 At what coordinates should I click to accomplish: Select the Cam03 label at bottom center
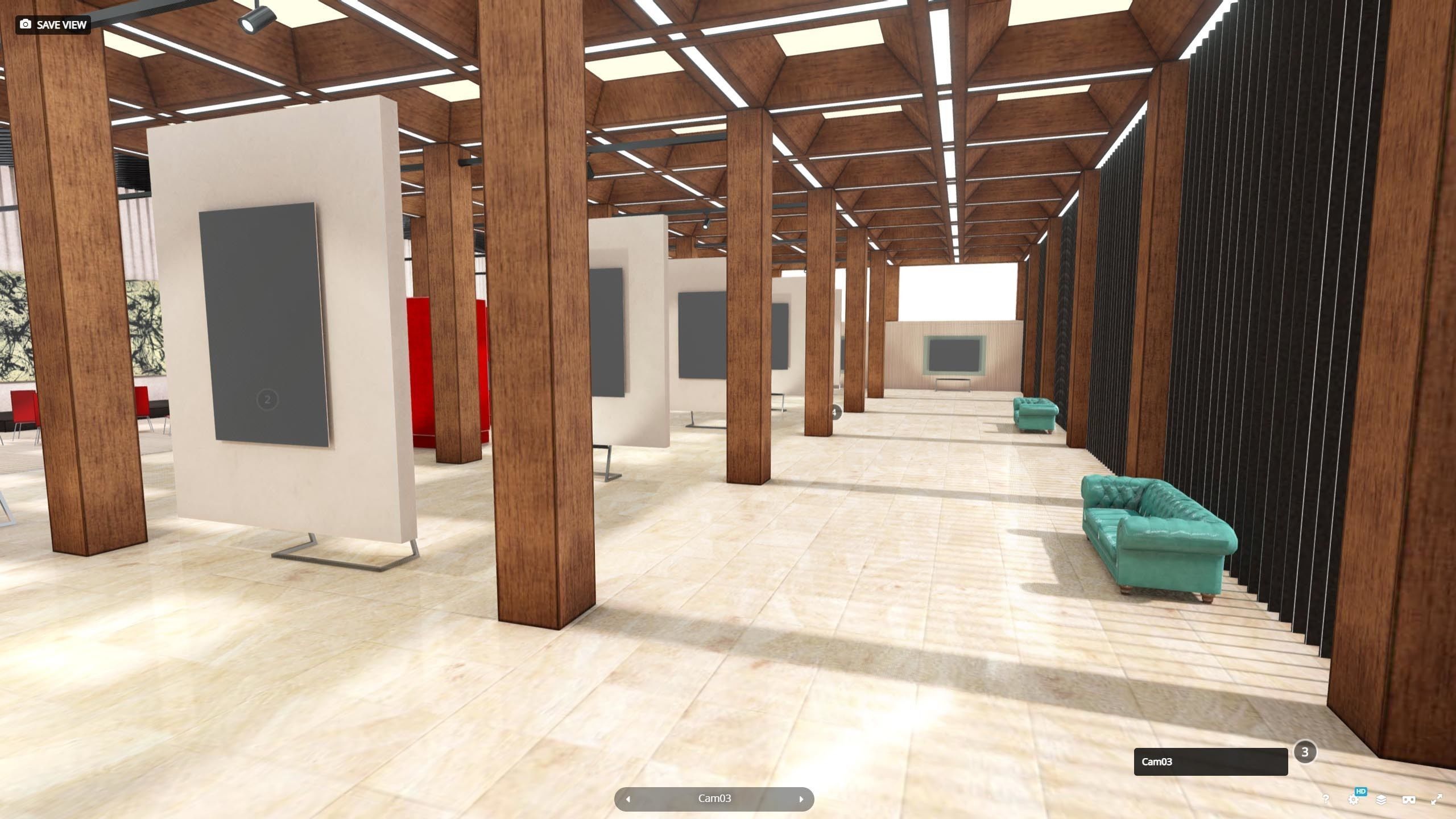pyautogui.click(x=714, y=799)
